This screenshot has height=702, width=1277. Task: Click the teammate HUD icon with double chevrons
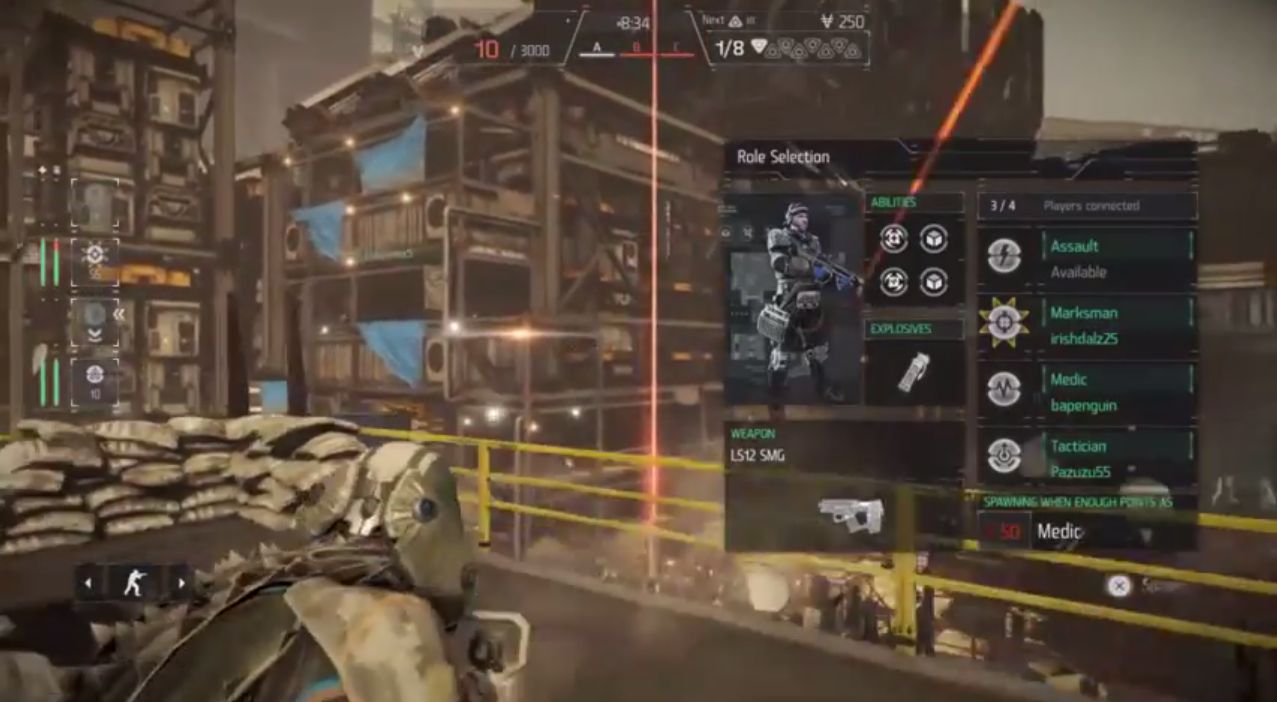(95, 322)
